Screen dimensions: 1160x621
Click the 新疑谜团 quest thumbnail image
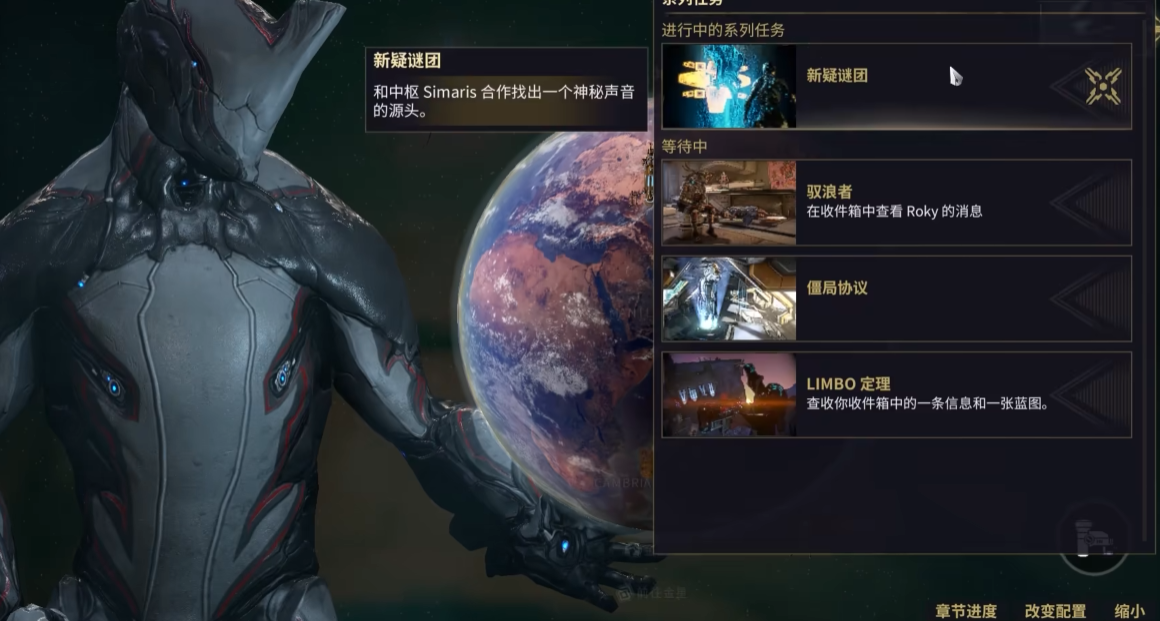pos(729,86)
